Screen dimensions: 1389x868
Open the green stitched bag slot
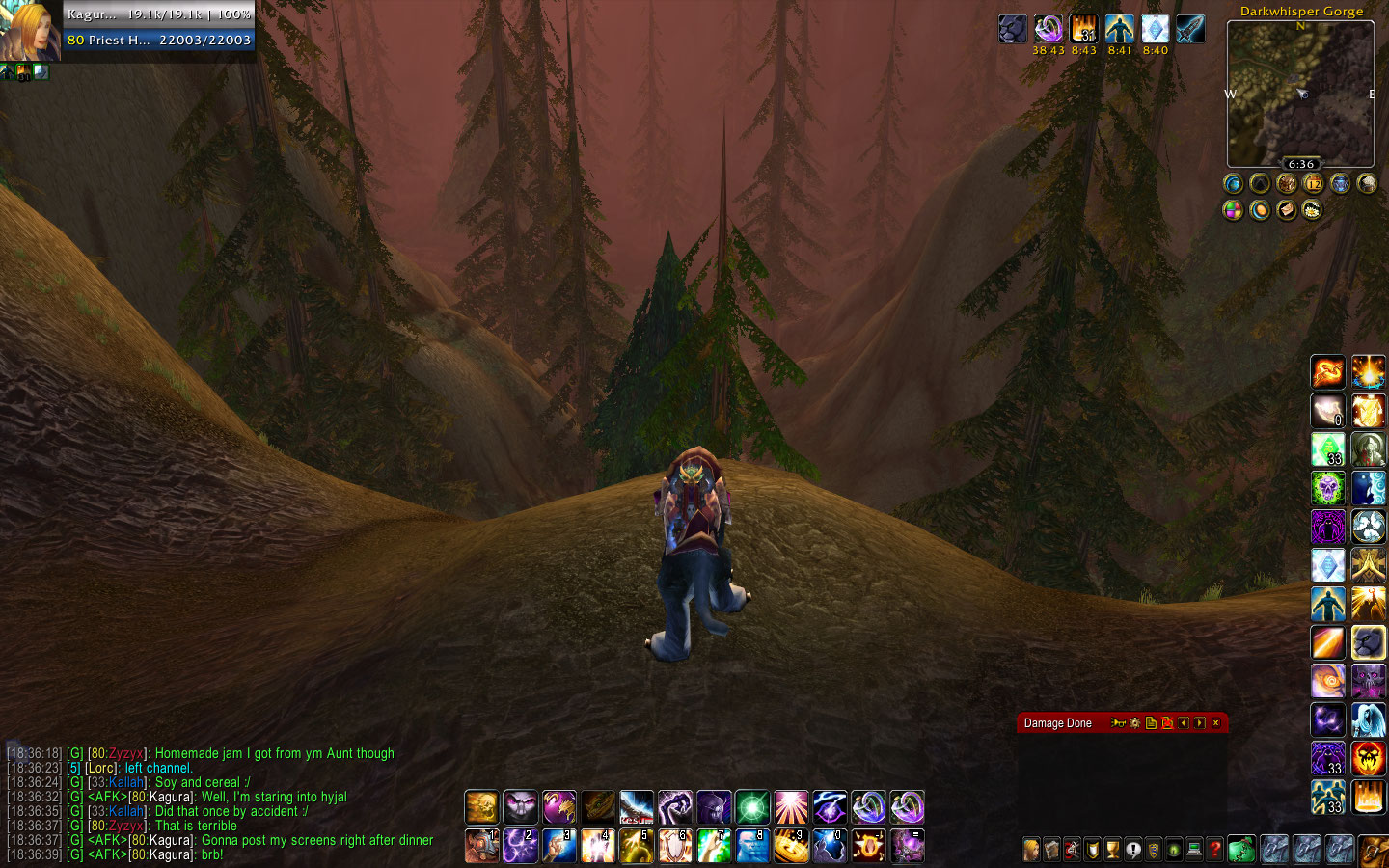pyautogui.click(x=1241, y=850)
